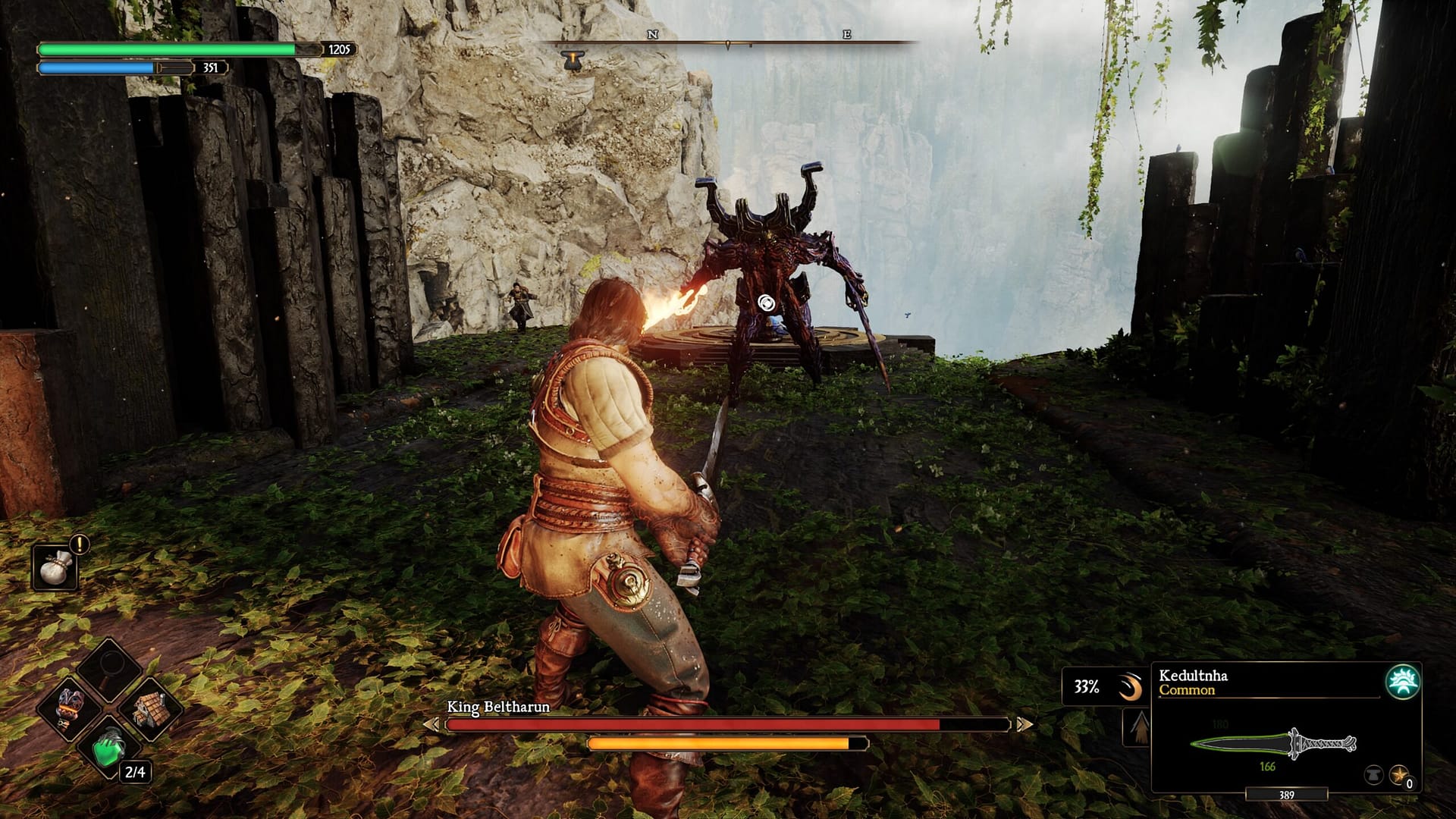Click the teal faction emblem on Kedultnha card
The width and height of the screenshot is (1456, 819).
pyautogui.click(x=1404, y=682)
